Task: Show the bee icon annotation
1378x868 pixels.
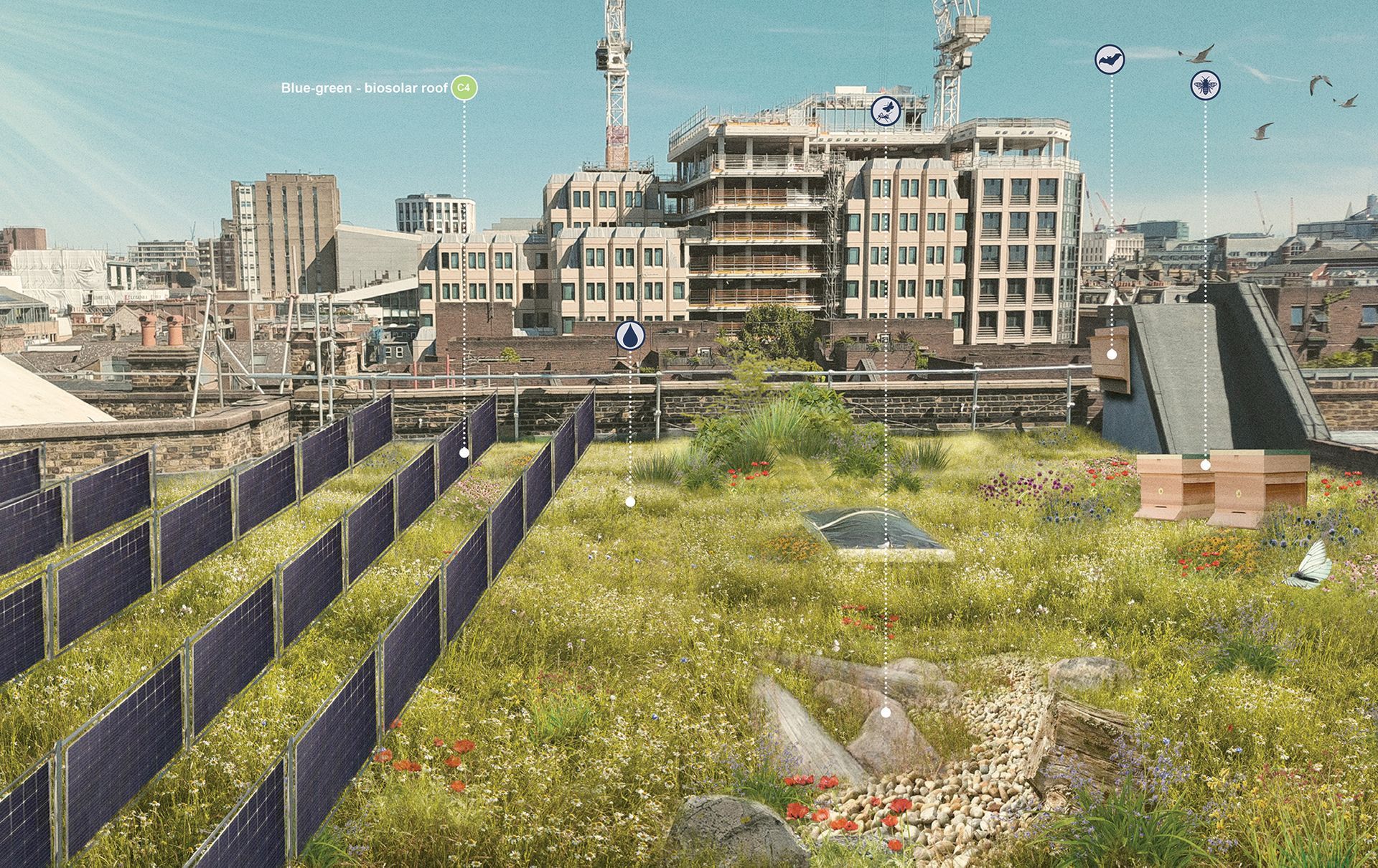Action: pos(1205,85)
